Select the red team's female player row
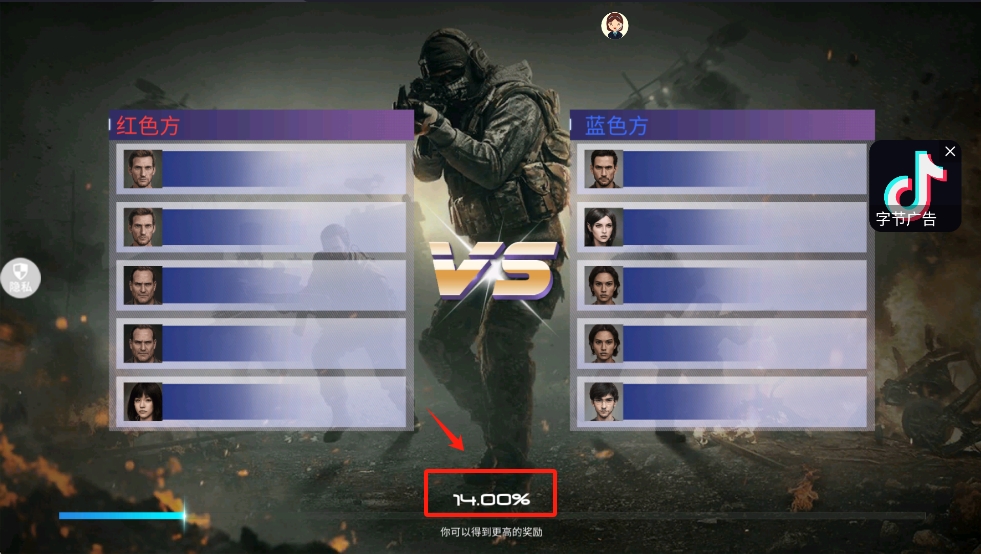 tap(262, 402)
